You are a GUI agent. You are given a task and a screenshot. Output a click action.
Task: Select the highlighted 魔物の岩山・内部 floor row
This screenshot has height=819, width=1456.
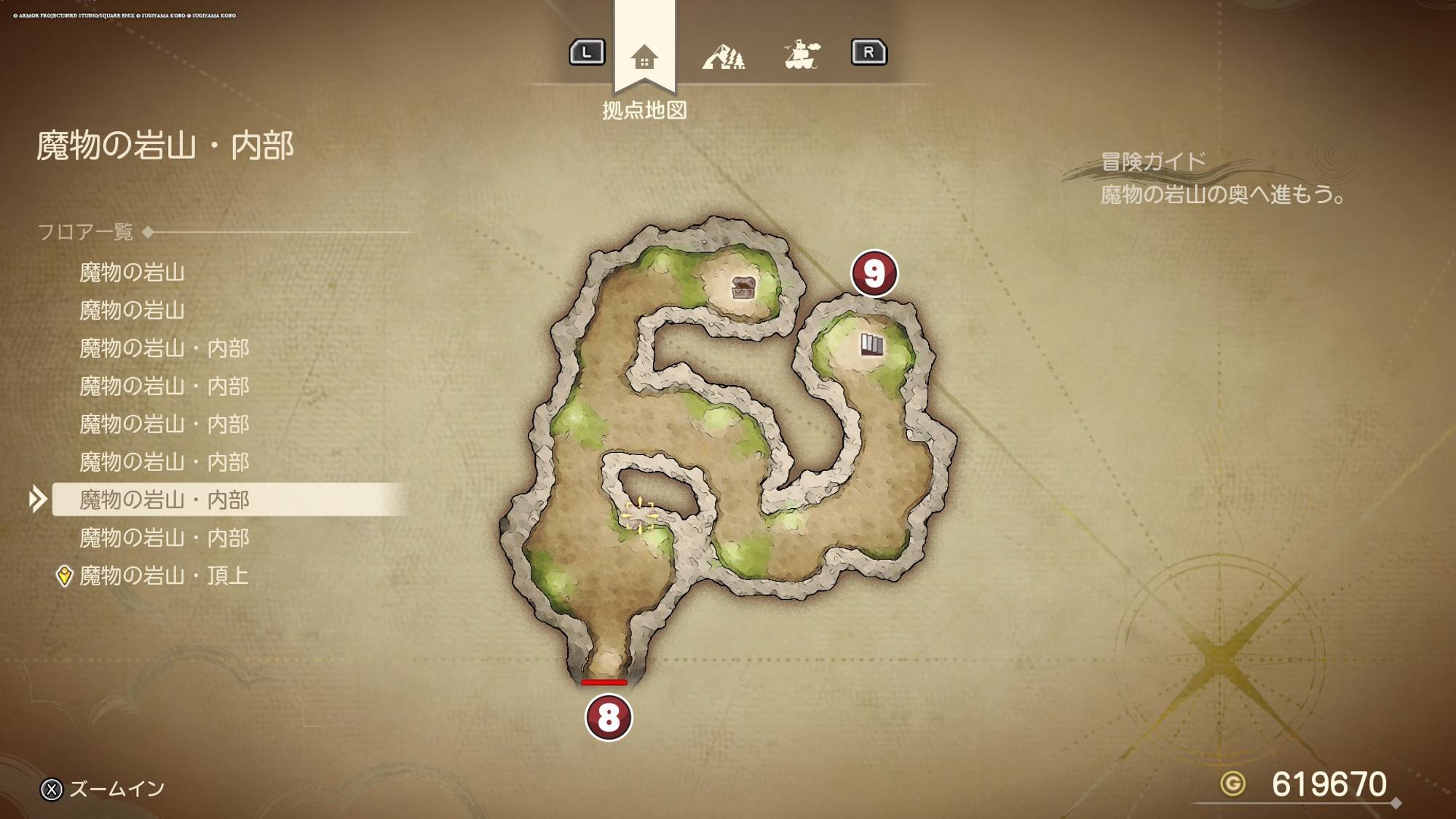(164, 500)
